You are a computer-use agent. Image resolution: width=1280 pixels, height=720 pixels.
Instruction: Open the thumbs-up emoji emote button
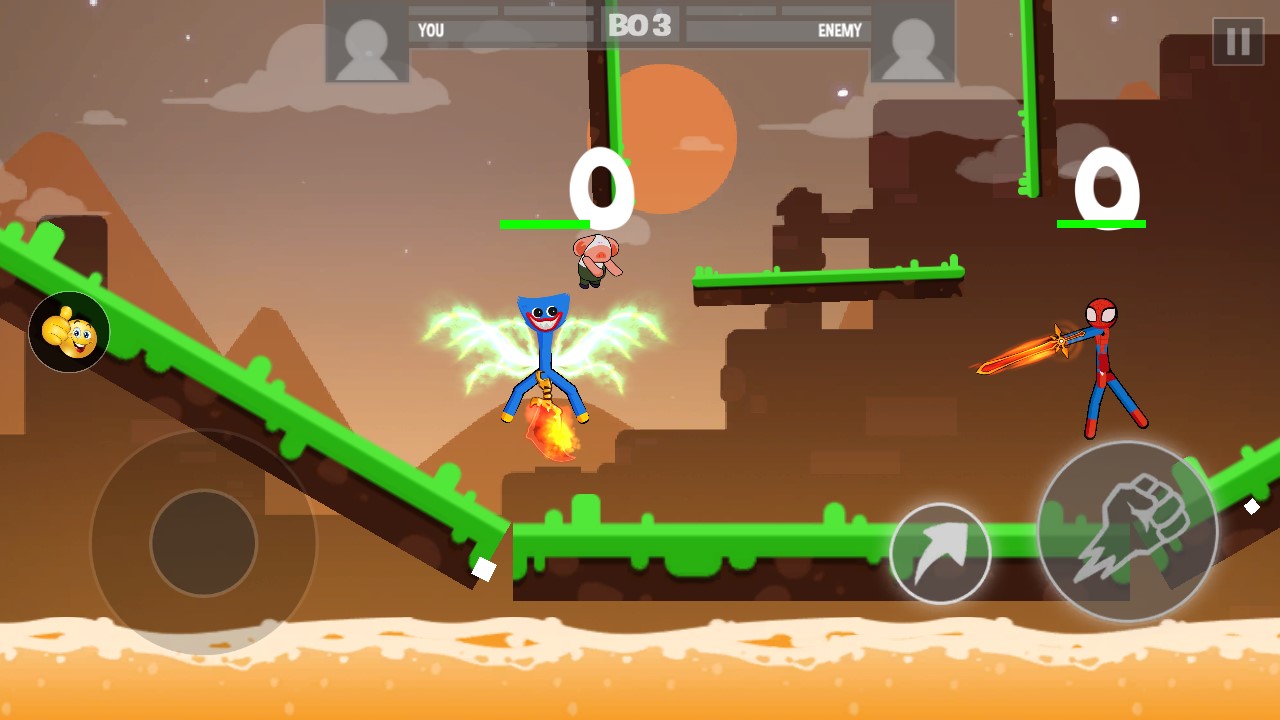69,332
